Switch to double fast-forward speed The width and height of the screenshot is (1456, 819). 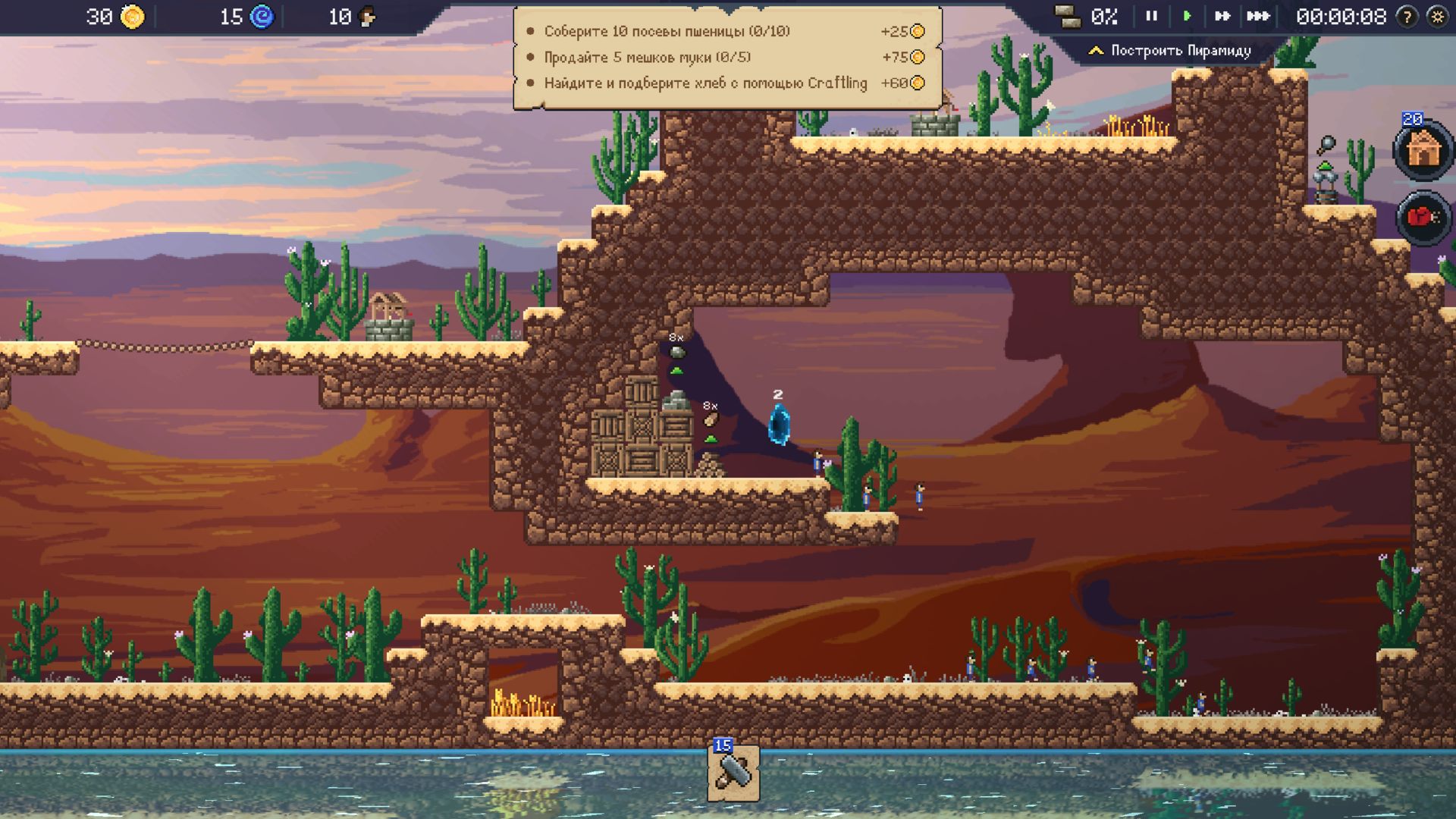pos(1222,16)
